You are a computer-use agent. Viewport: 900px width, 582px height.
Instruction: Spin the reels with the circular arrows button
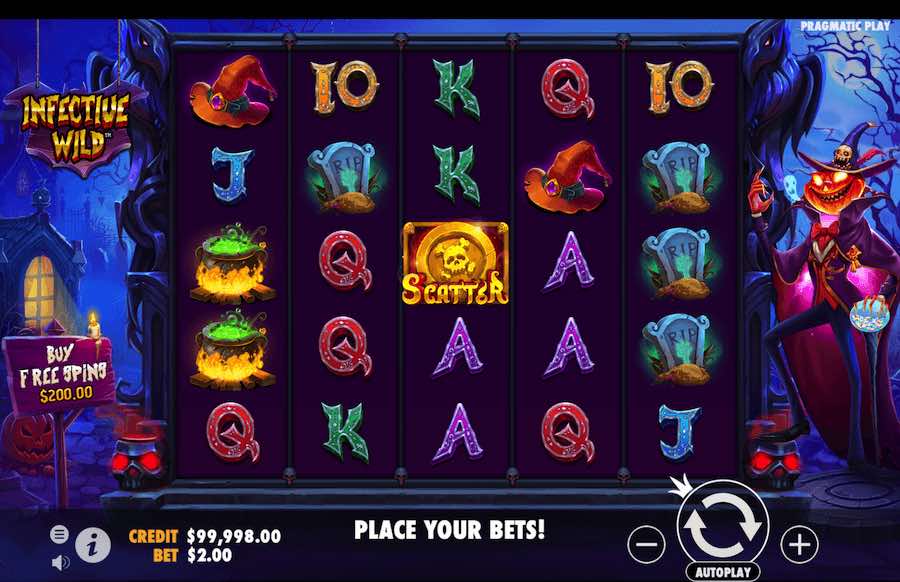point(722,525)
